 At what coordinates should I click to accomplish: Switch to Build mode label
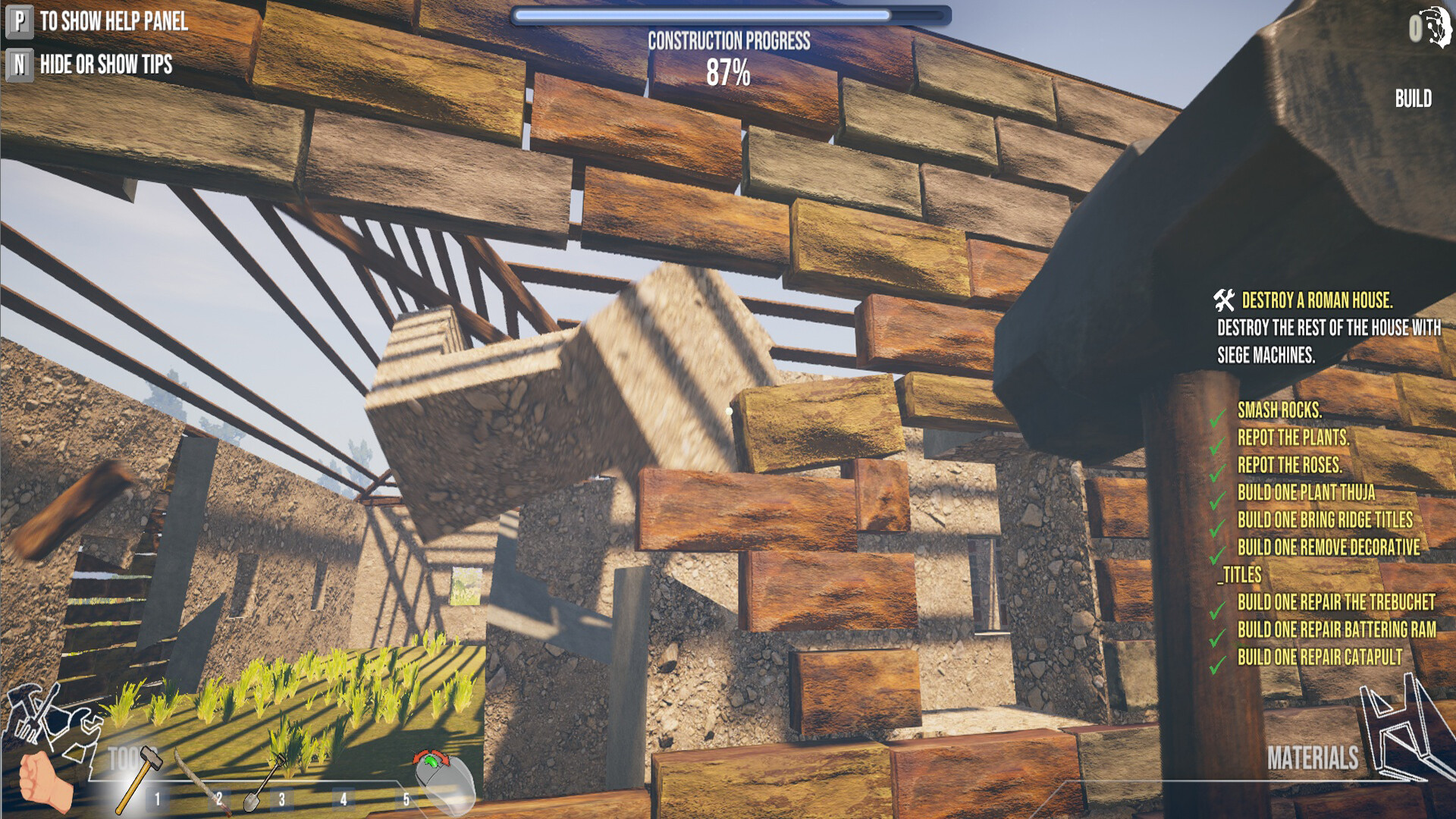click(1413, 99)
